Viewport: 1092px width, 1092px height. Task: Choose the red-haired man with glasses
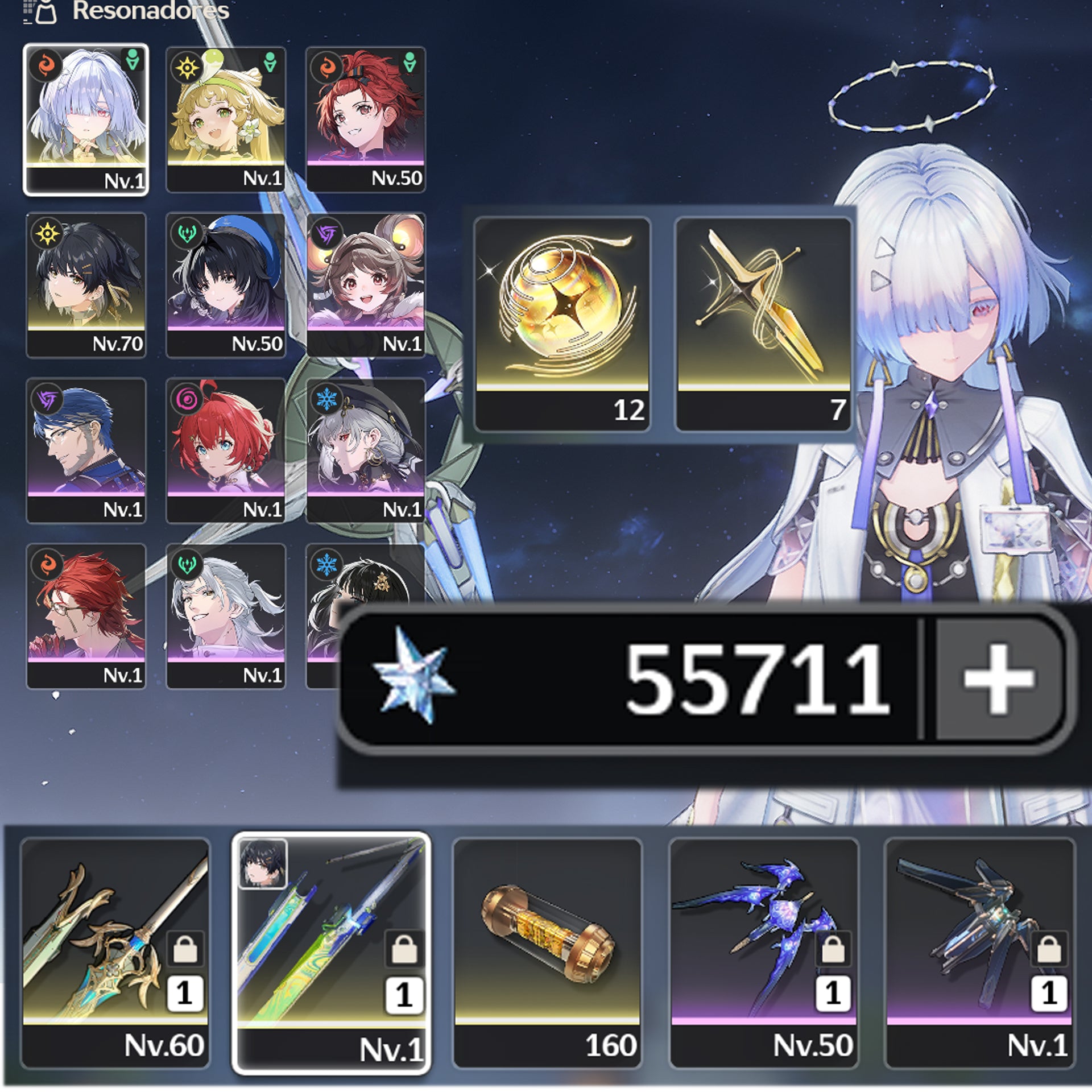tap(86, 616)
